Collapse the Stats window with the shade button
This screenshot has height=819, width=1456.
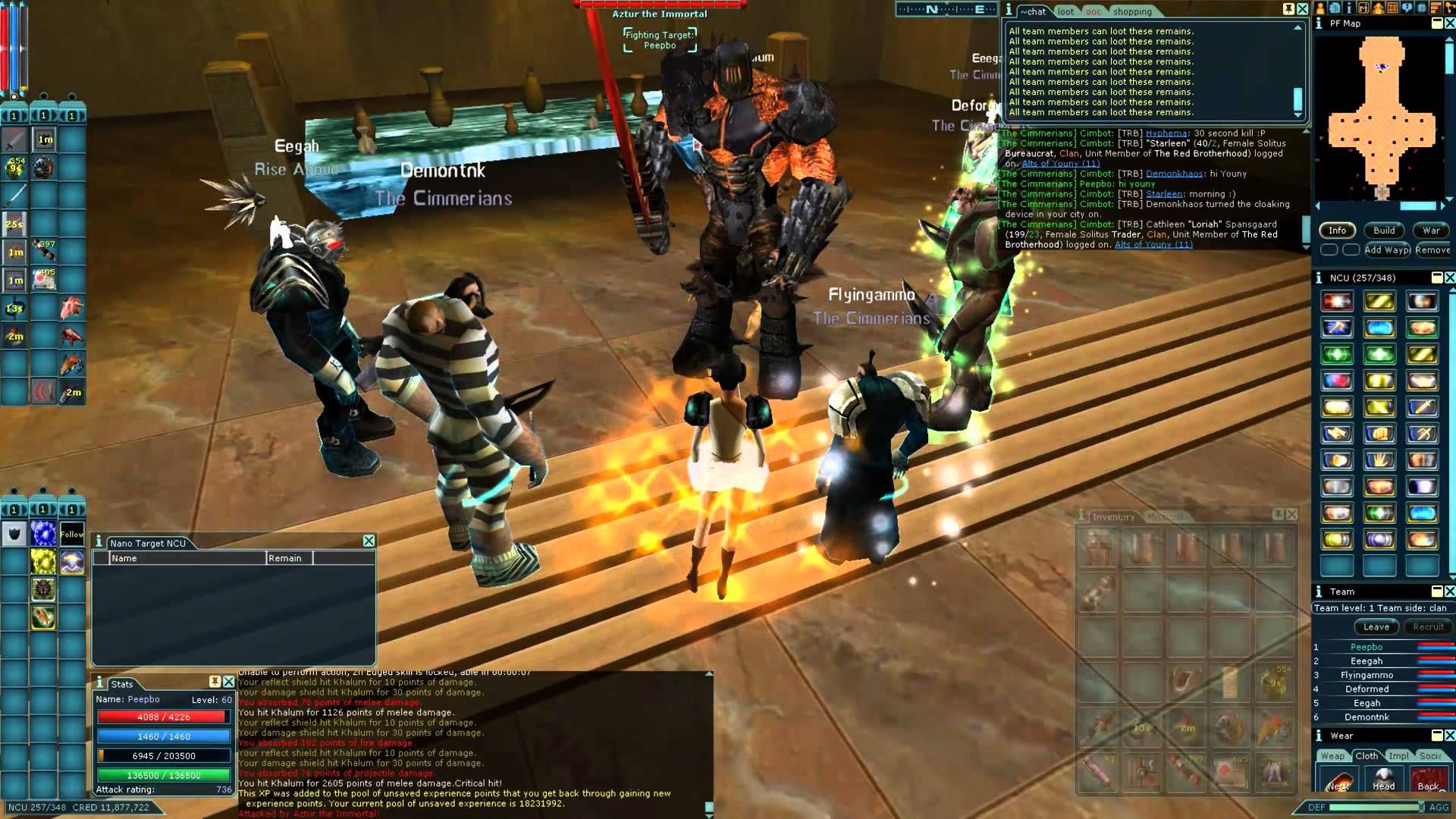click(x=214, y=682)
